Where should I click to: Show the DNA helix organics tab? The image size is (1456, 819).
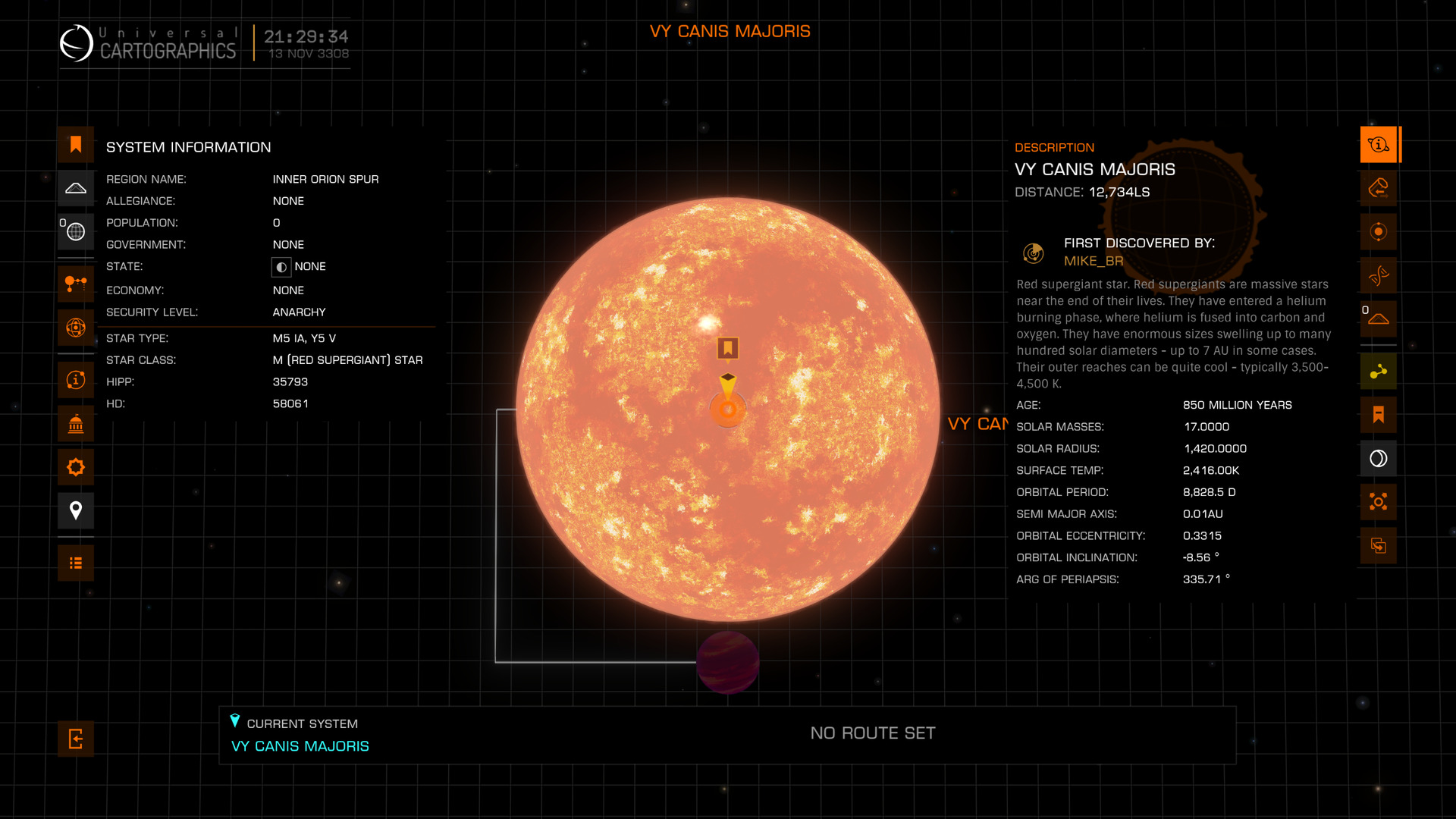(1378, 275)
